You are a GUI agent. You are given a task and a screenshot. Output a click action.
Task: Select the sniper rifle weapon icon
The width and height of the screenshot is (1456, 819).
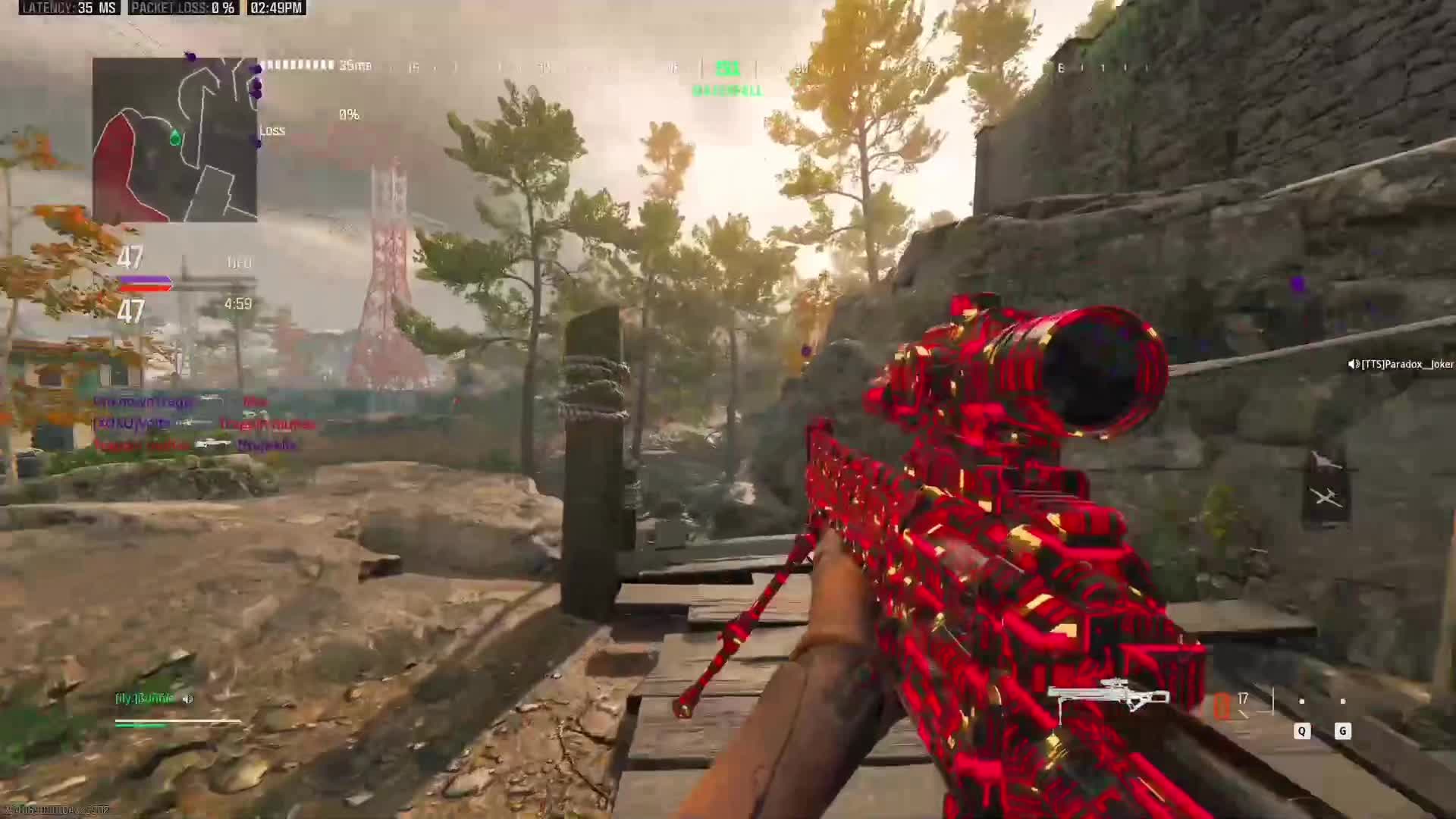(x=1108, y=695)
